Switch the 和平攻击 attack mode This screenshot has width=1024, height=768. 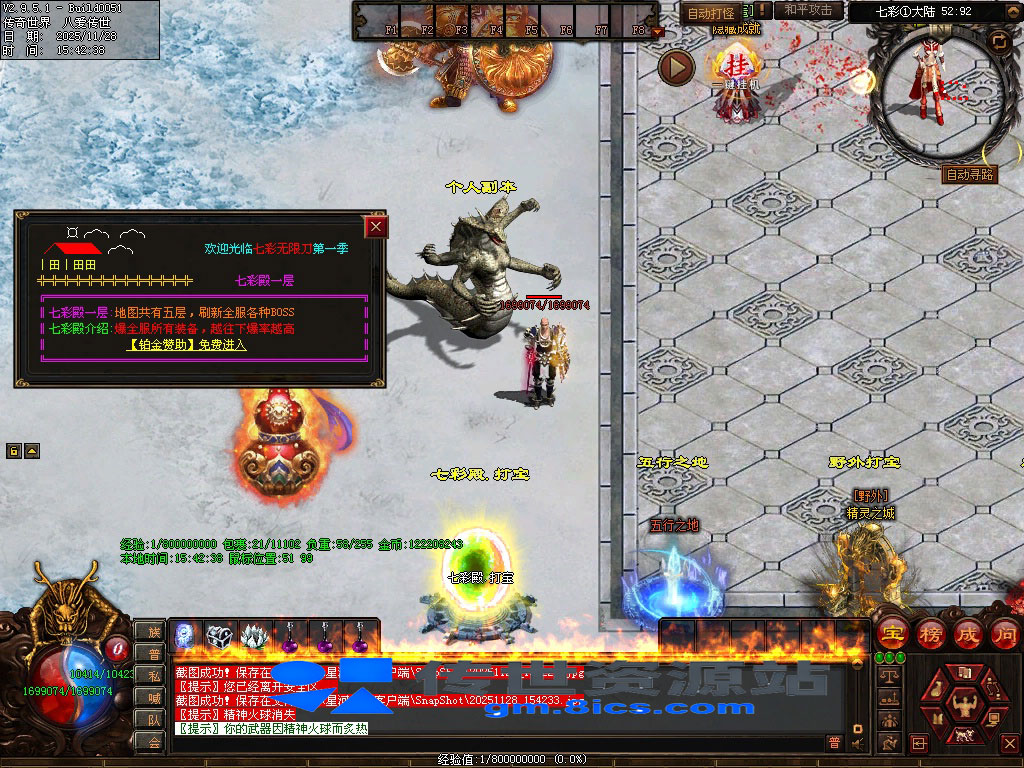(x=808, y=11)
